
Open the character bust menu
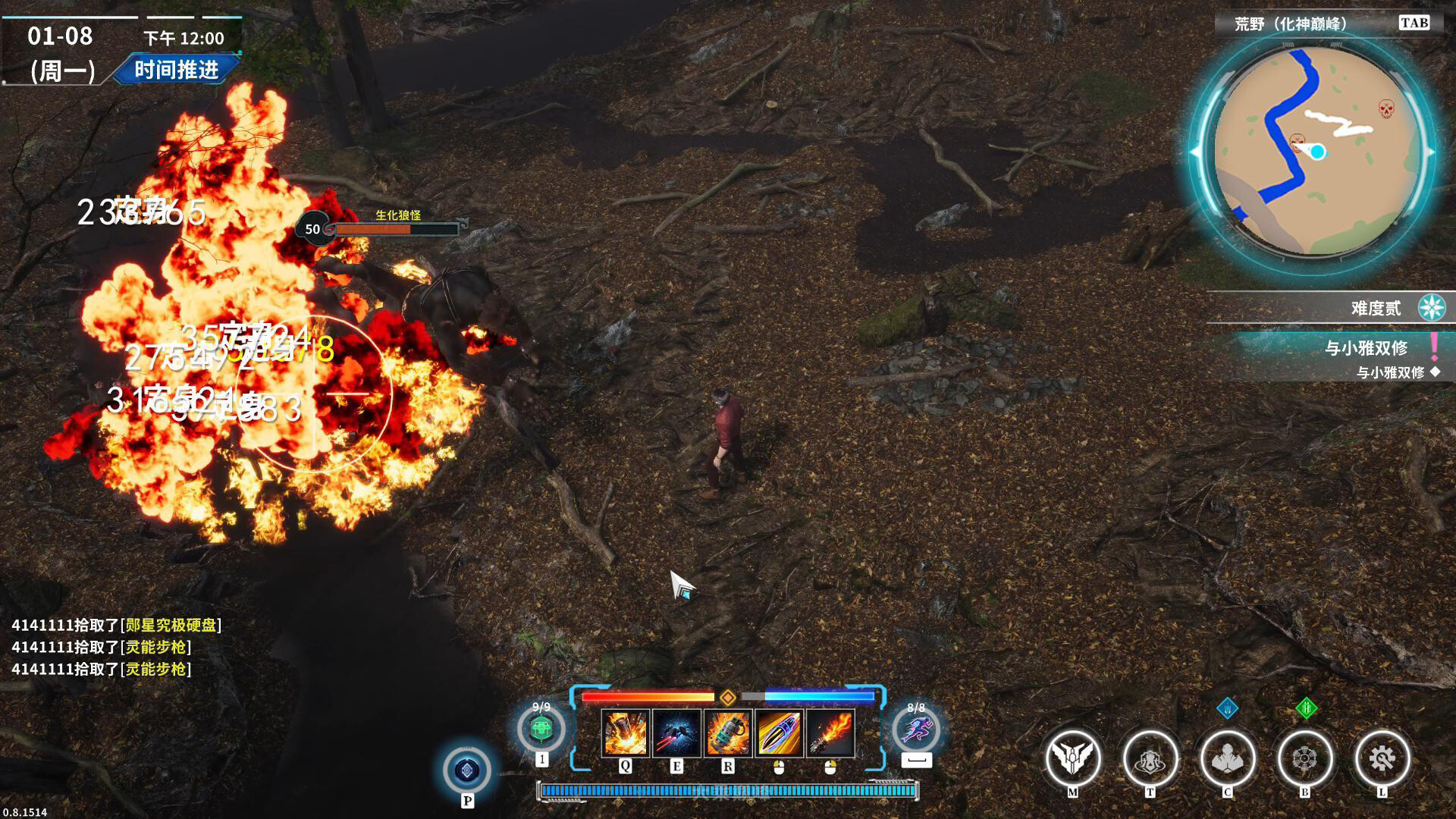tap(1227, 758)
